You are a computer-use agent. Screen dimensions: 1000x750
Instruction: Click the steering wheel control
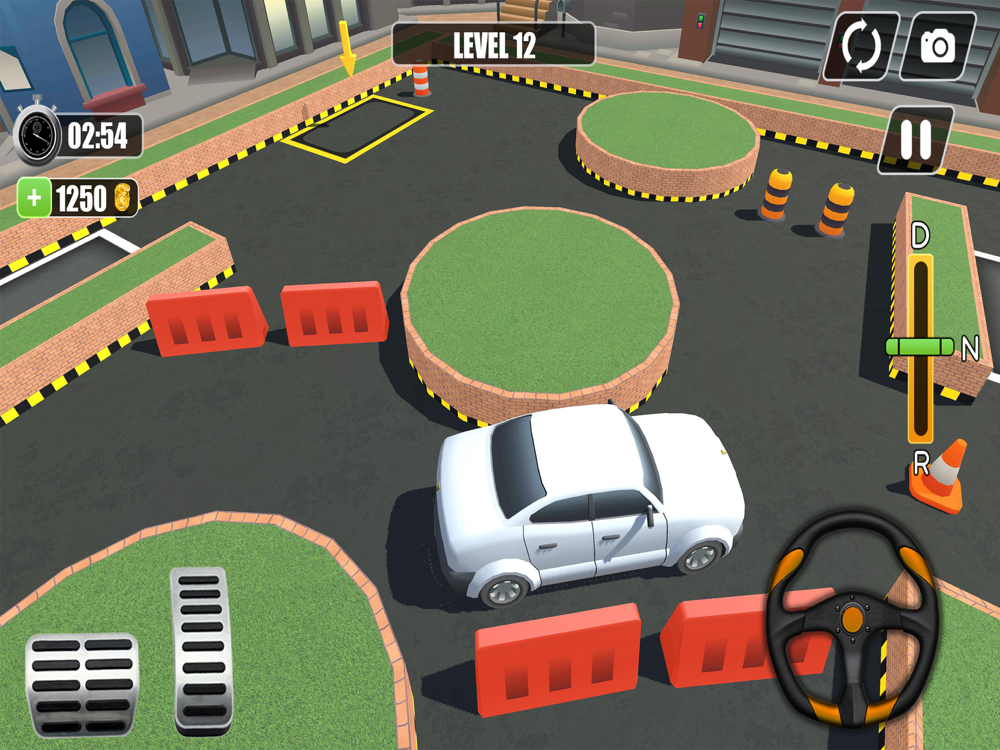point(851,618)
